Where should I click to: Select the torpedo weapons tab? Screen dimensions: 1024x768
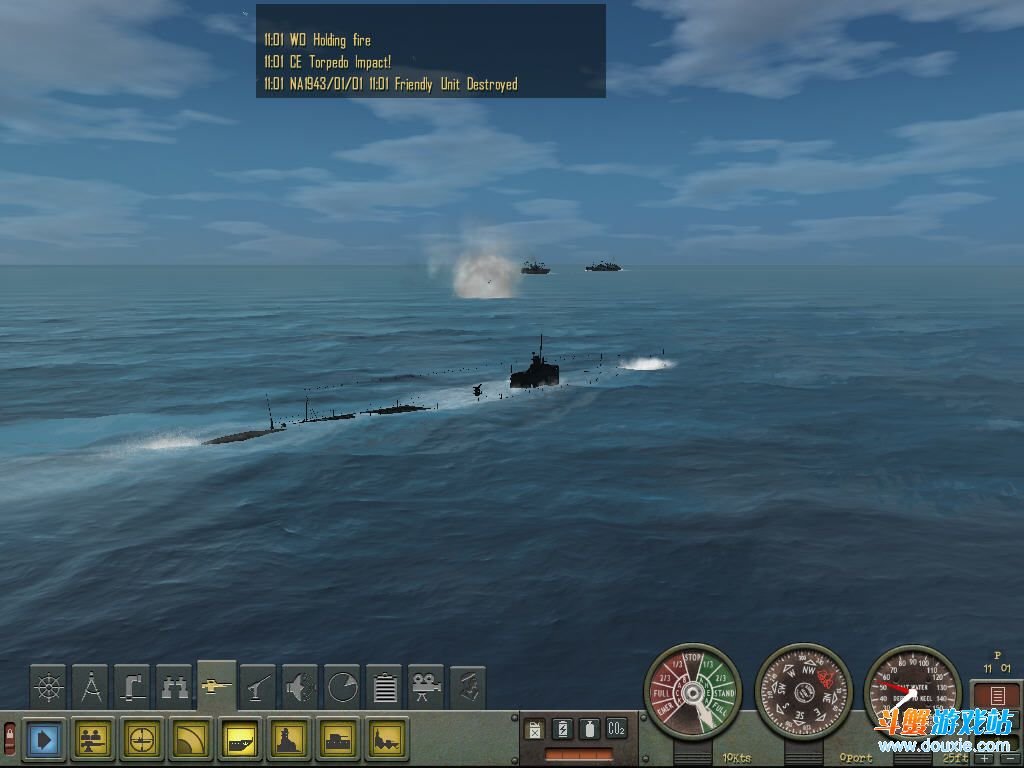point(217,685)
